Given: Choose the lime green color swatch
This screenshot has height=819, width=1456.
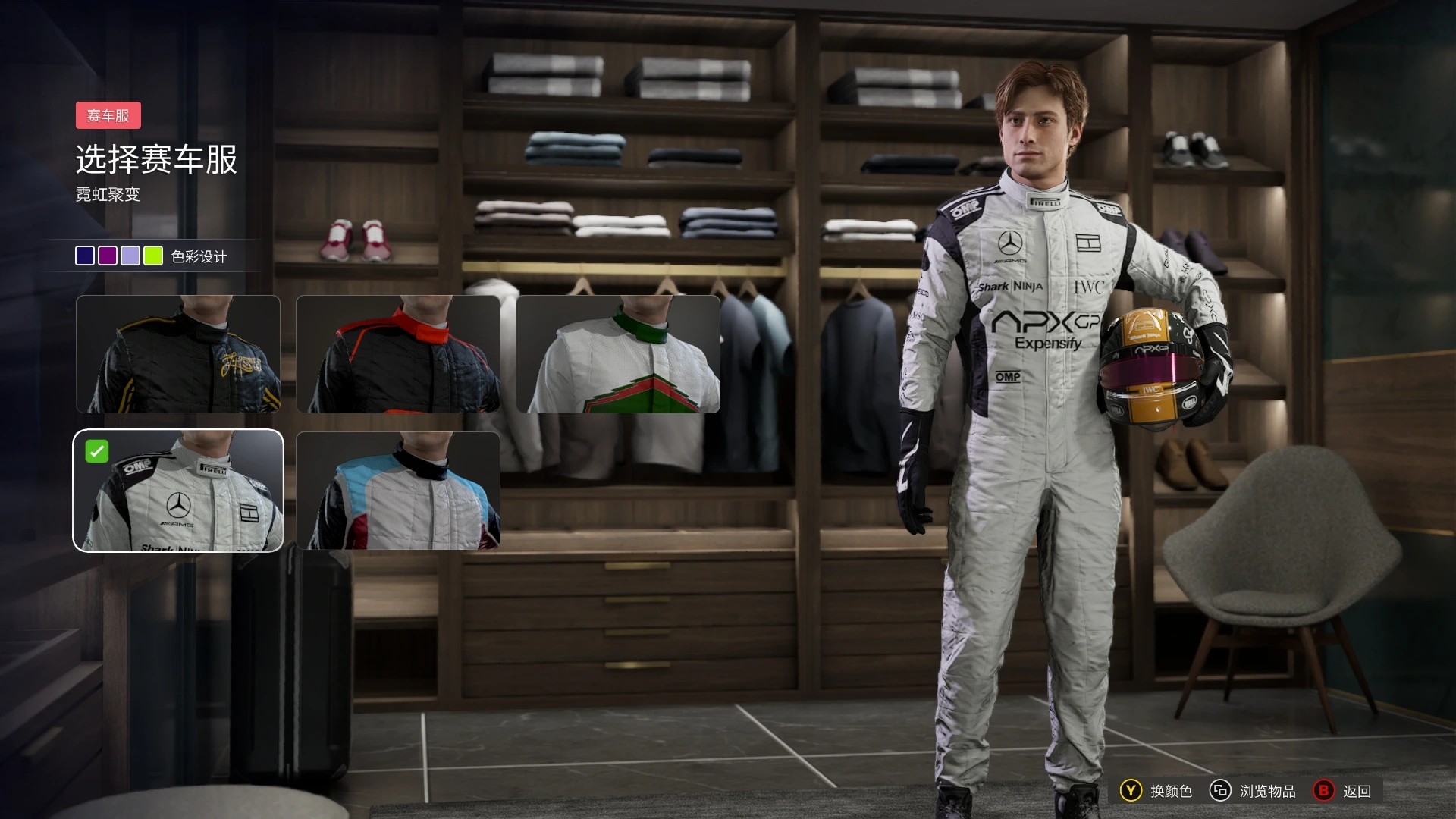Looking at the screenshot, I should click(x=153, y=256).
